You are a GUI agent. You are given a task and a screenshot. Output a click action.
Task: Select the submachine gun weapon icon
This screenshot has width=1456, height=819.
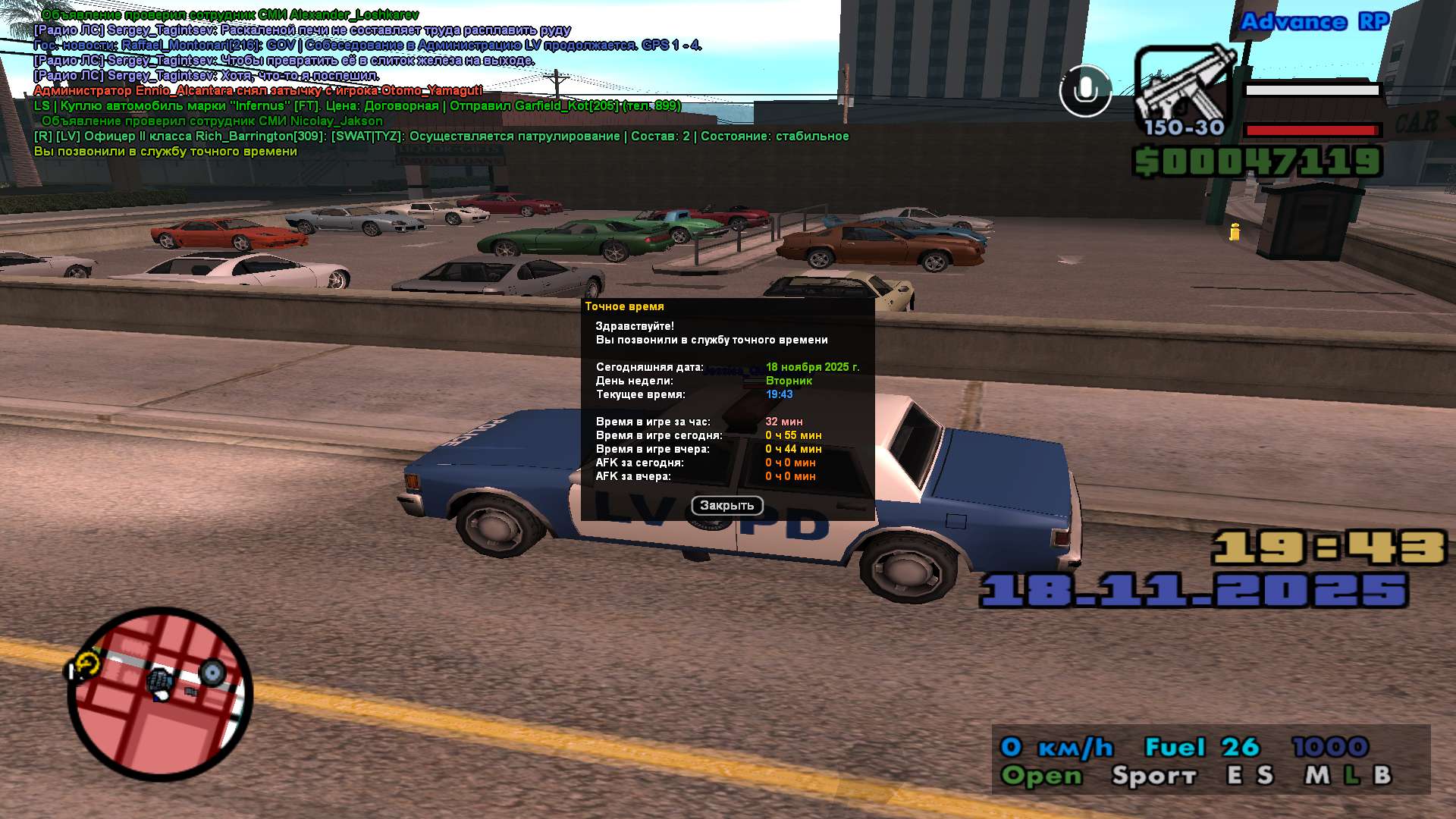click(1184, 89)
